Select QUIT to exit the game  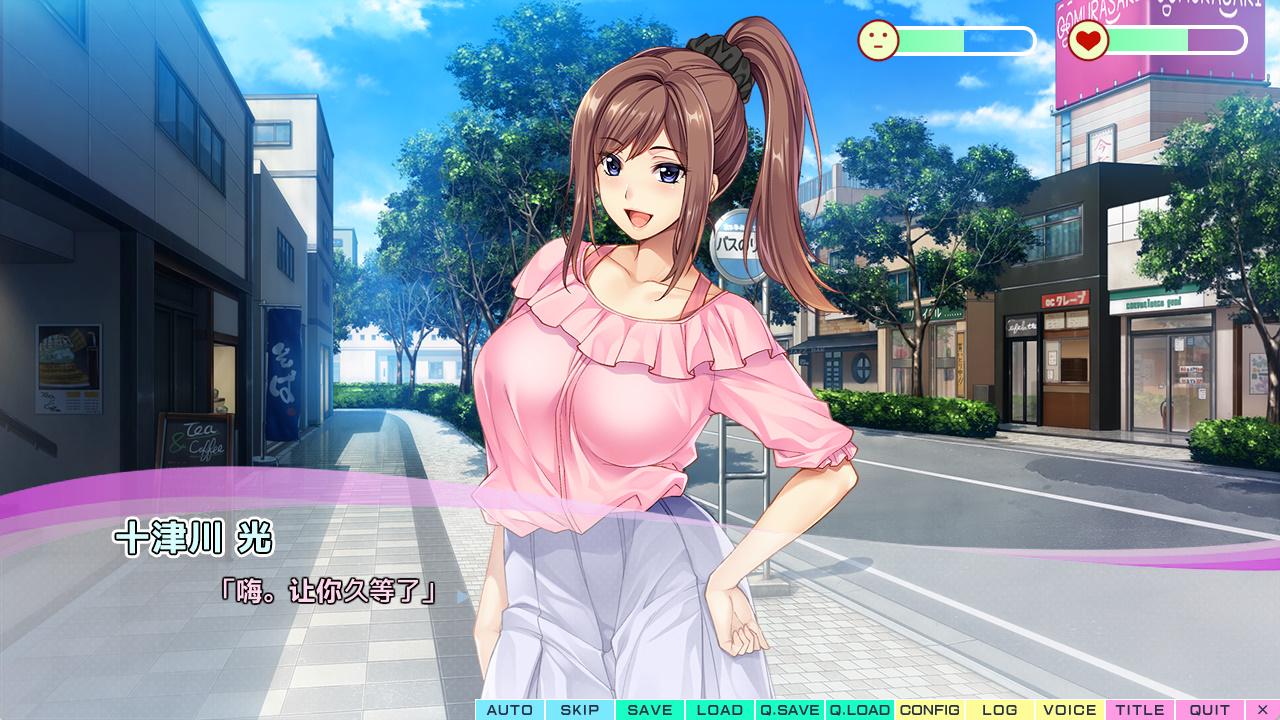pos(1210,710)
